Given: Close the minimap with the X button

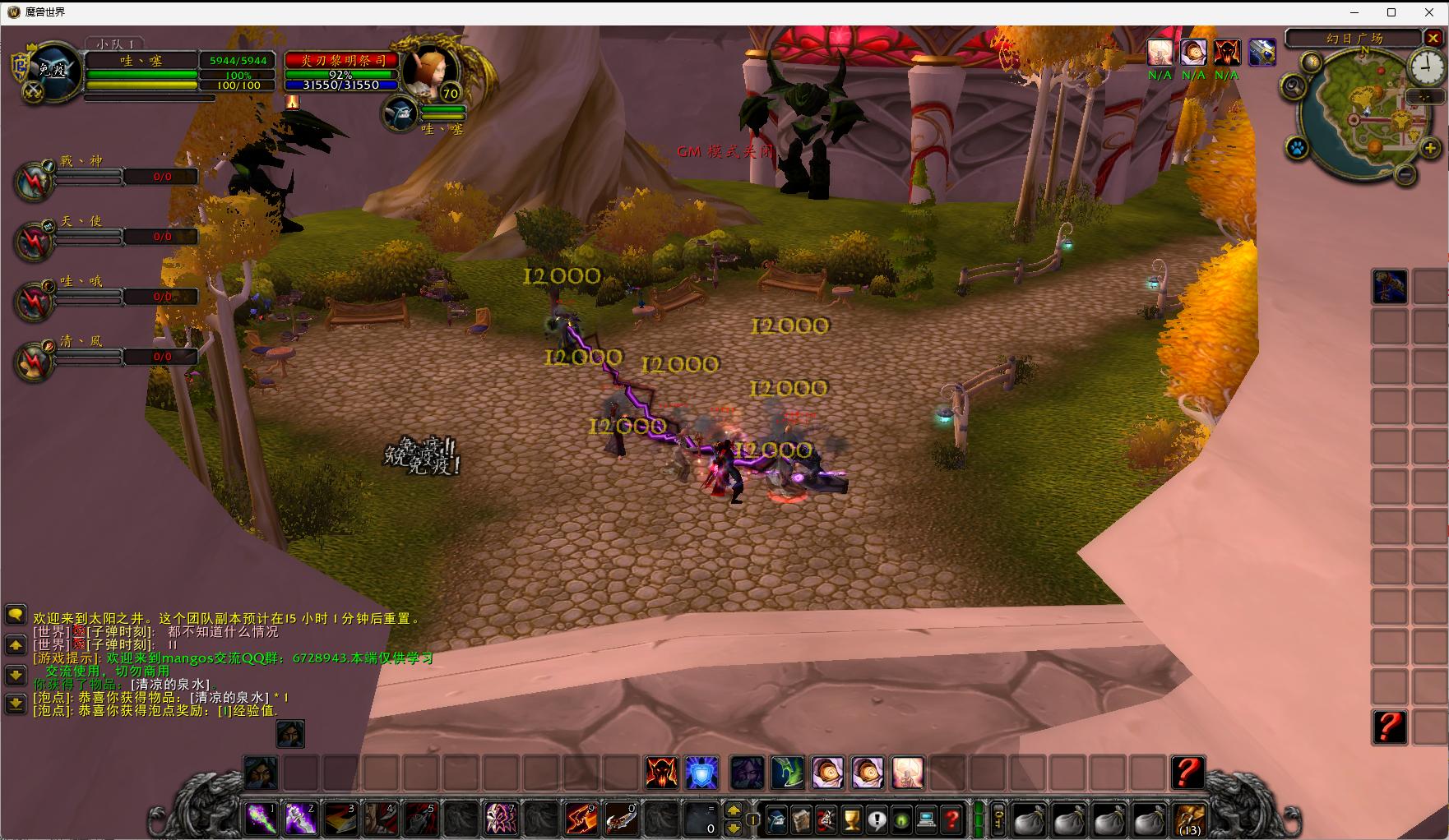Looking at the screenshot, I should [1433, 38].
